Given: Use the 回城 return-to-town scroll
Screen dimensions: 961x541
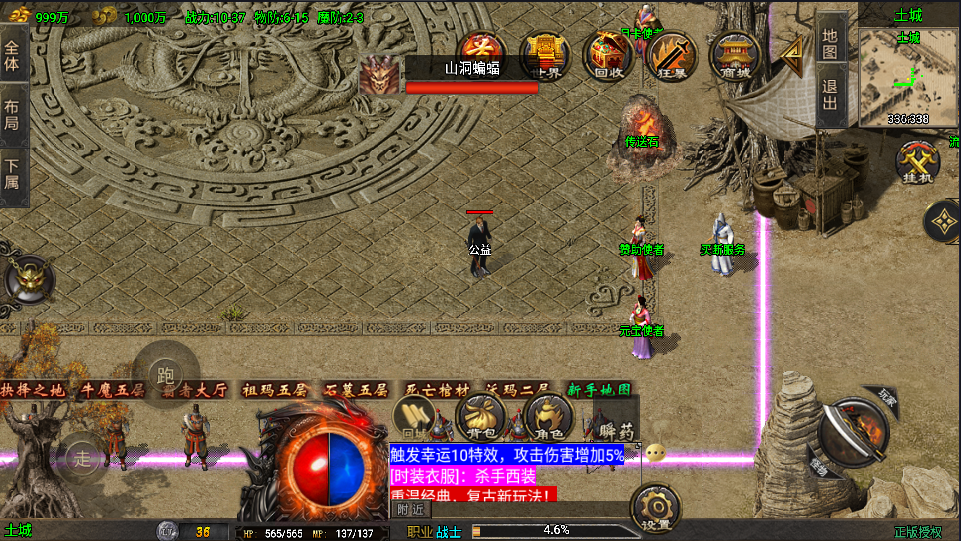Looking at the screenshot, I should tap(412, 416).
